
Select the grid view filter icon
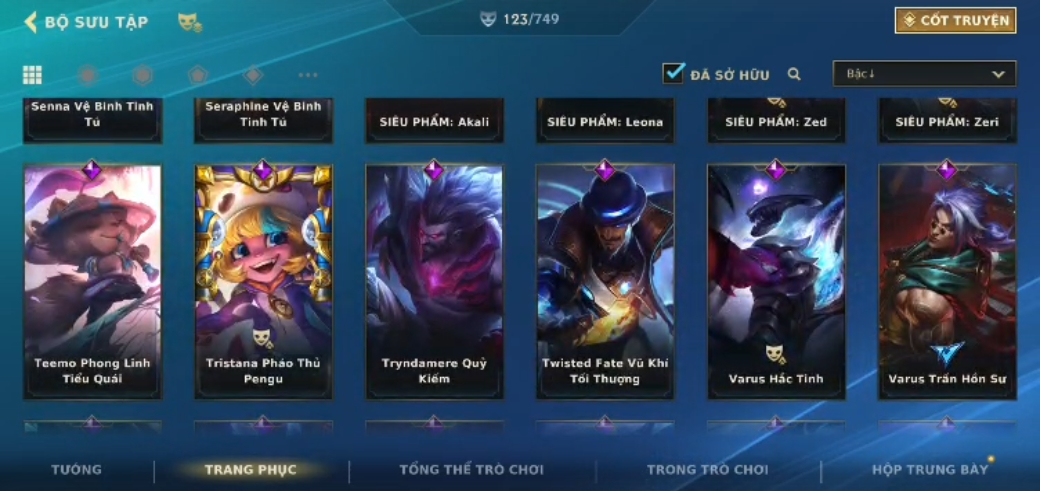tap(32, 75)
